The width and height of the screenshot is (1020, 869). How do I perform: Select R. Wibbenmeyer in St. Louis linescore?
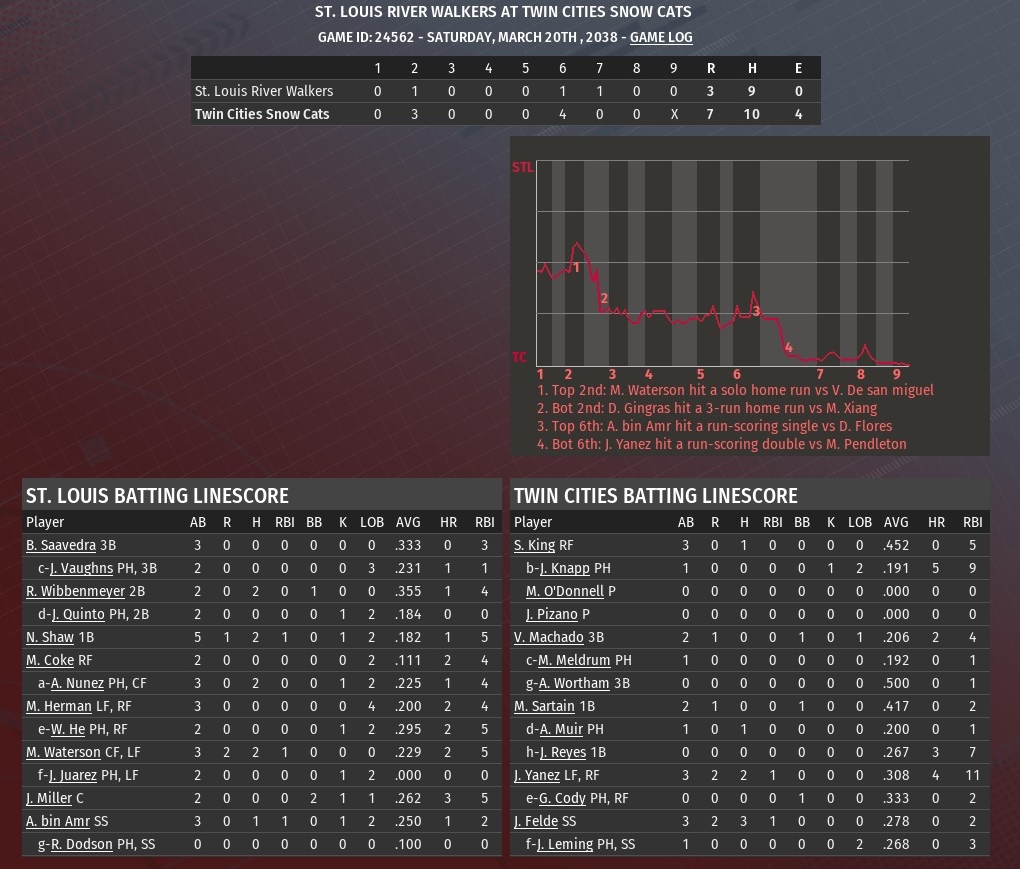[x=76, y=591]
